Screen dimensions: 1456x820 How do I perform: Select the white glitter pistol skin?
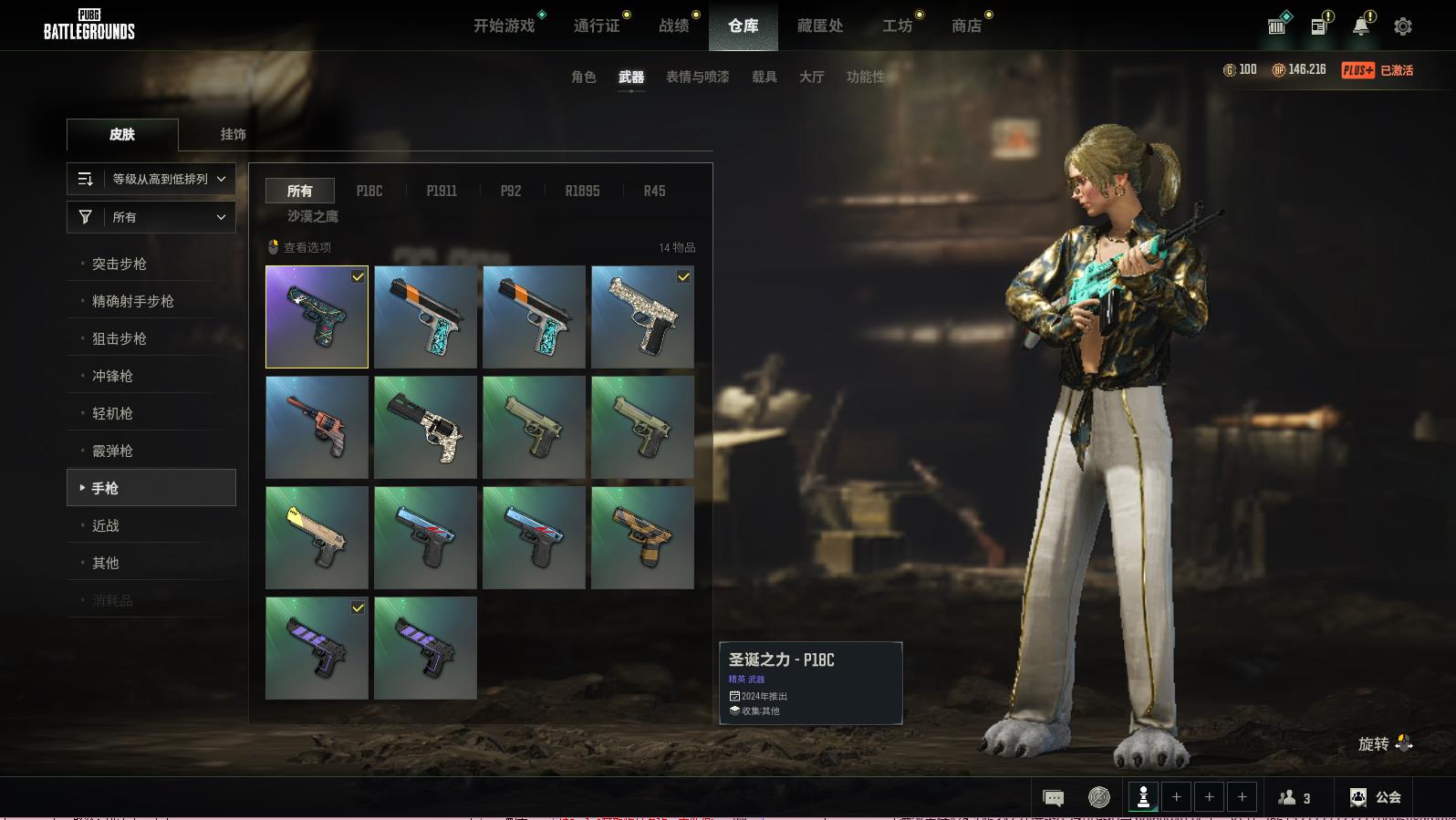[642, 317]
